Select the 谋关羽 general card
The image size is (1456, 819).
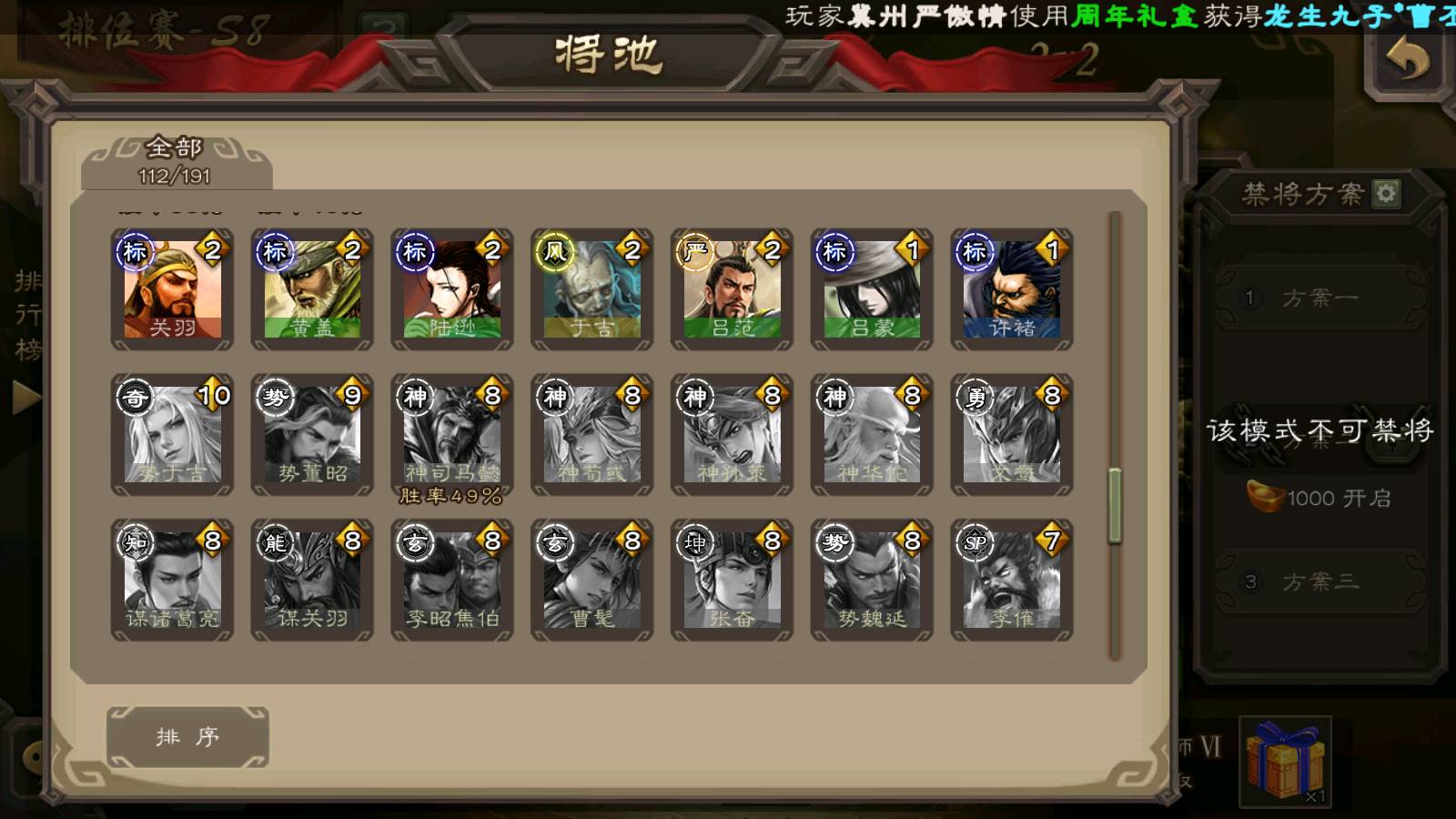pos(312,581)
